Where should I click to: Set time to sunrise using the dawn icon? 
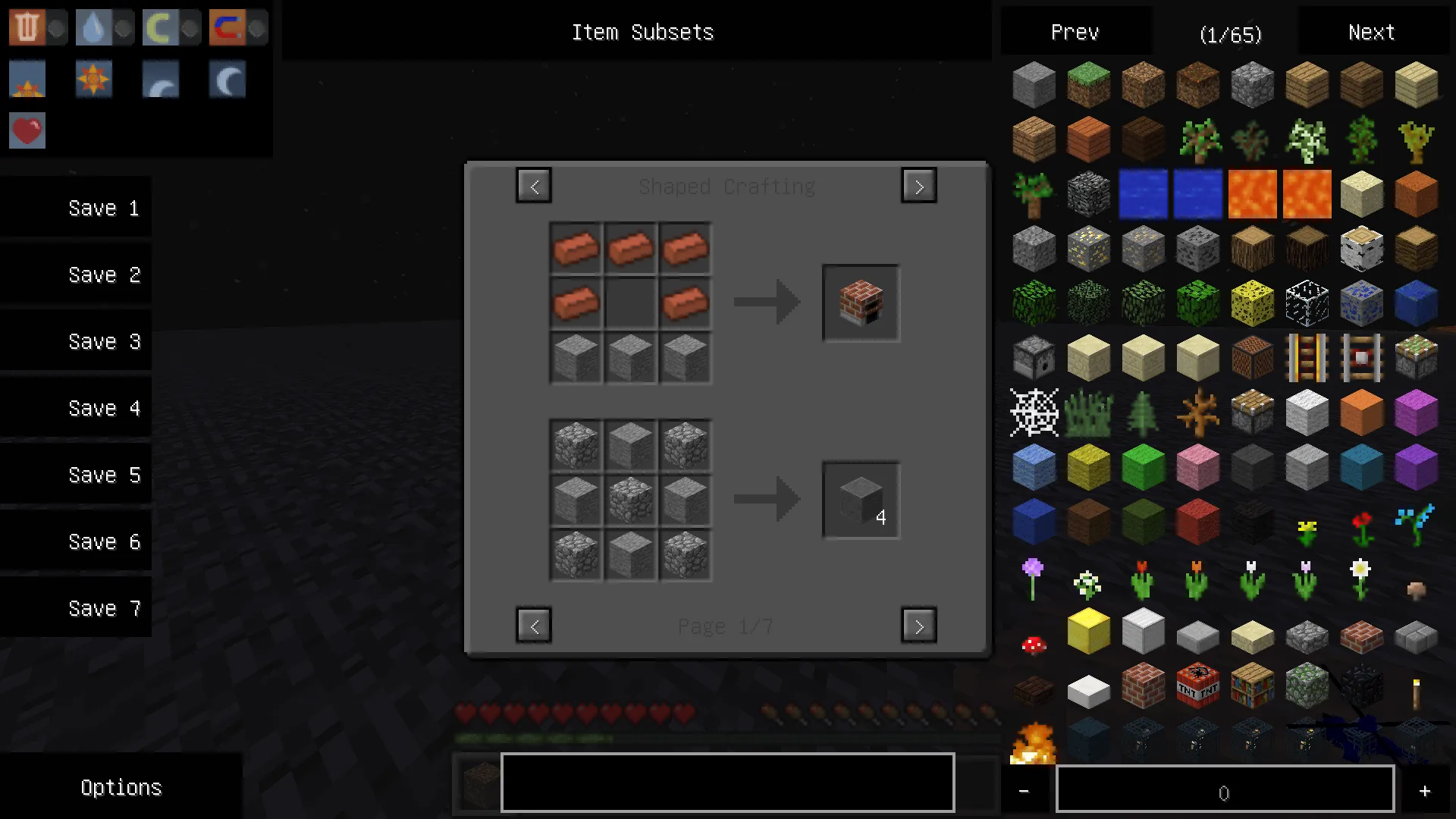tap(27, 79)
